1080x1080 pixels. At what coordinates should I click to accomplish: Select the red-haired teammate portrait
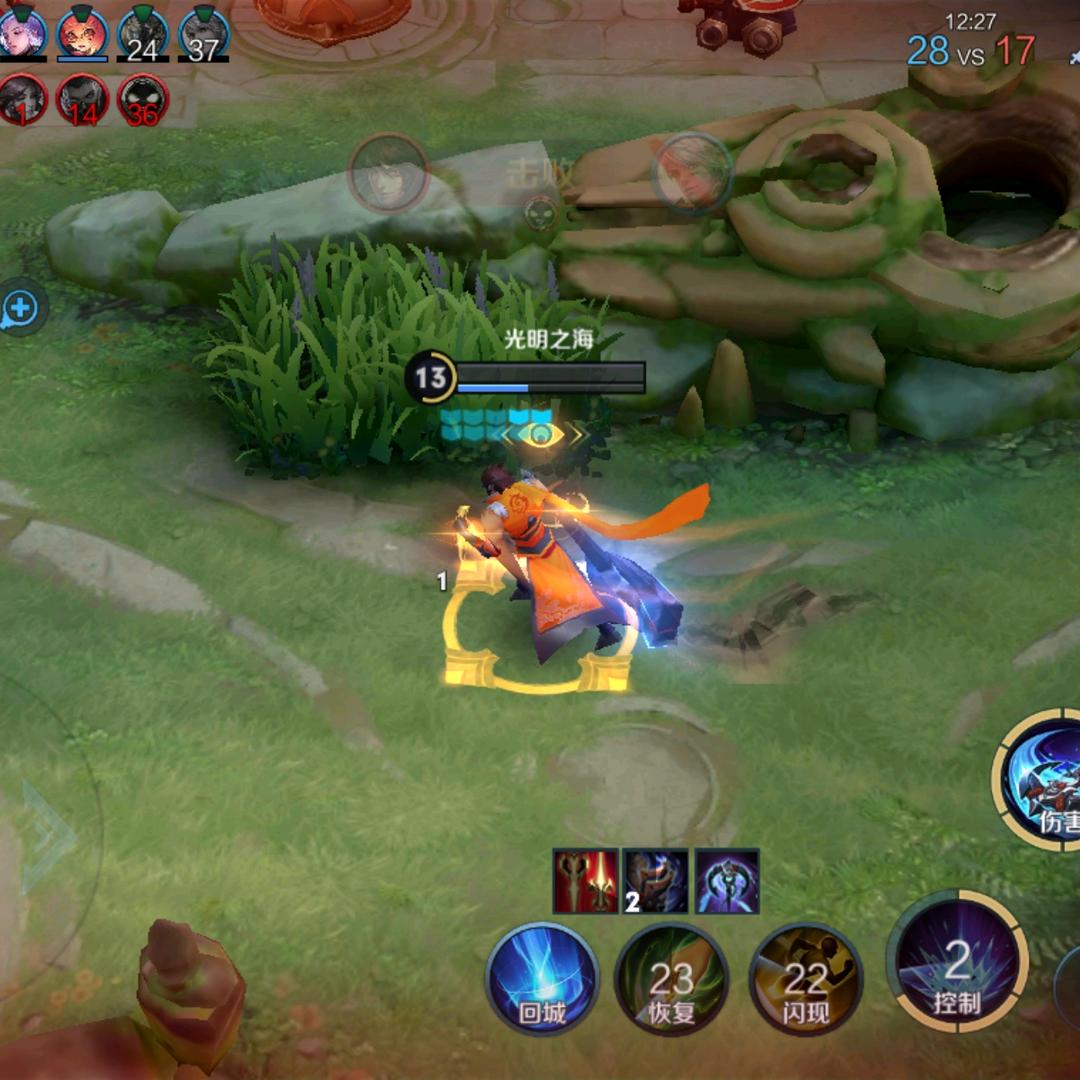coord(83,33)
